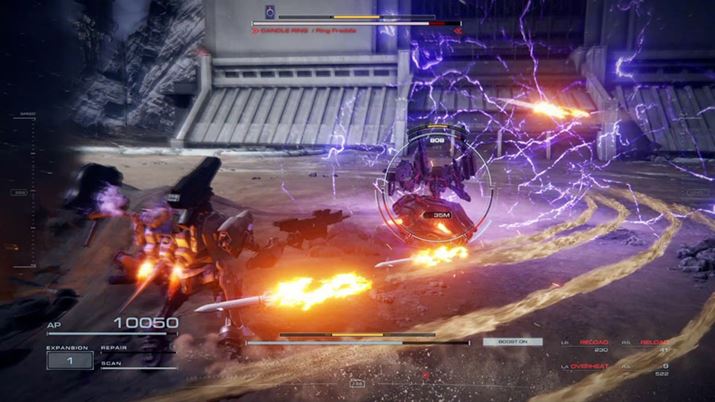The width and height of the screenshot is (715, 402).
Task: Trigger the Scan indicator
Action: (111, 364)
